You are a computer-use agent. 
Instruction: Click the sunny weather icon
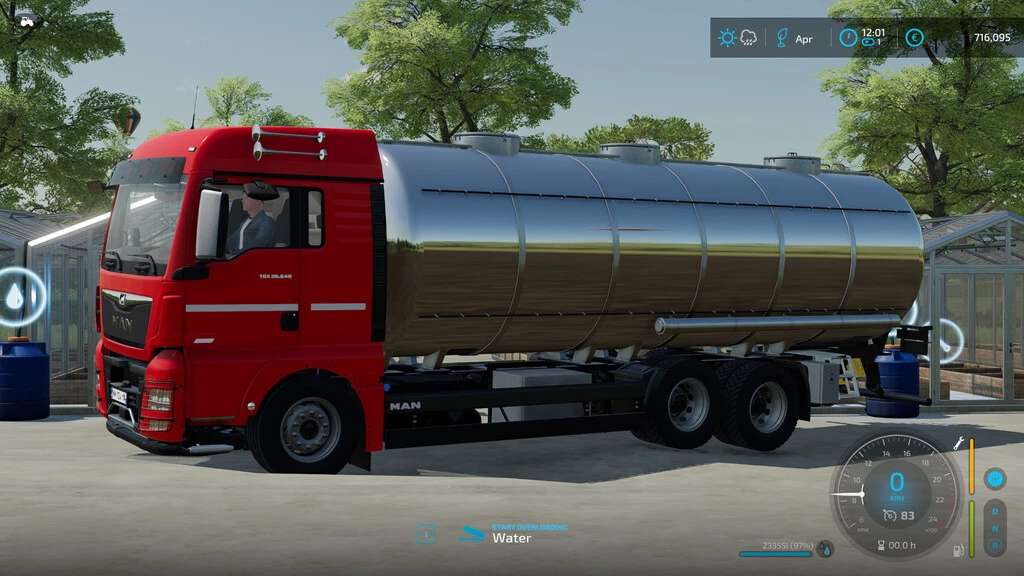coord(727,38)
